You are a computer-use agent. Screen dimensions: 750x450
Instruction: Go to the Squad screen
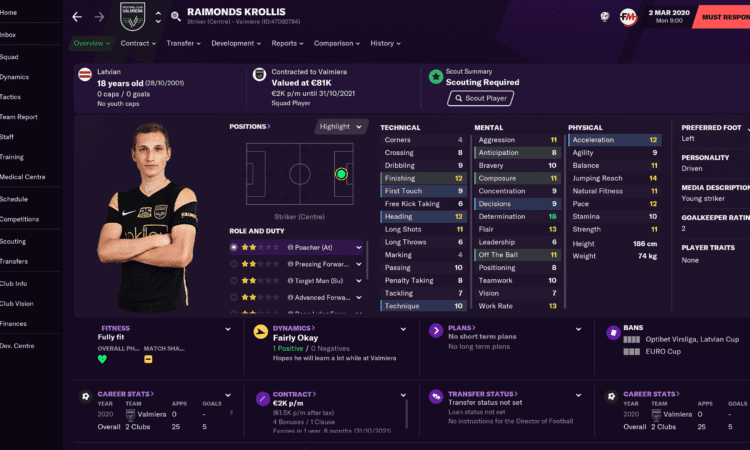(x=11, y=56)
